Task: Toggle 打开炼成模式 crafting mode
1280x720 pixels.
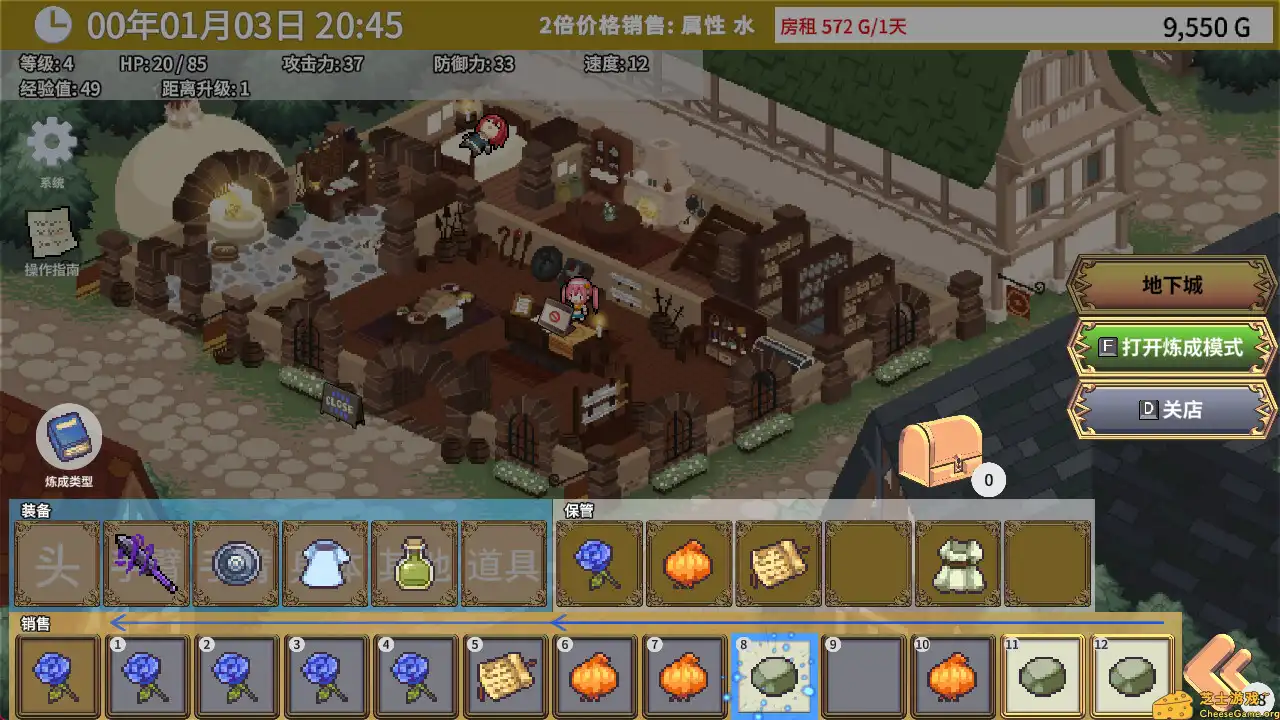Action: [1172, 348]
